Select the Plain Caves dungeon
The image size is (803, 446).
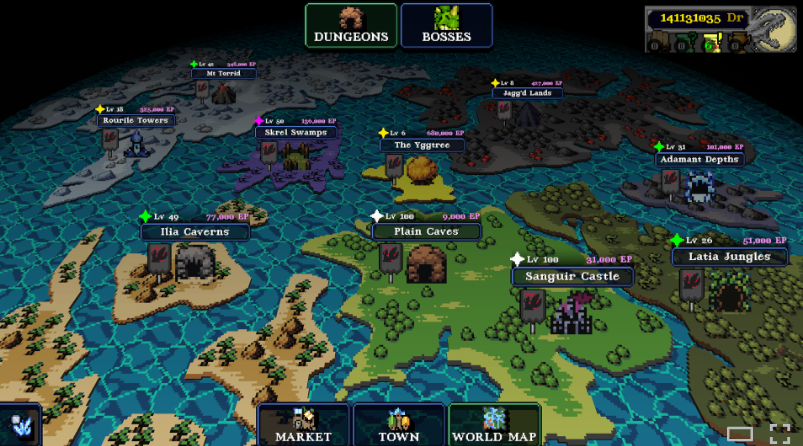point(427,231)
